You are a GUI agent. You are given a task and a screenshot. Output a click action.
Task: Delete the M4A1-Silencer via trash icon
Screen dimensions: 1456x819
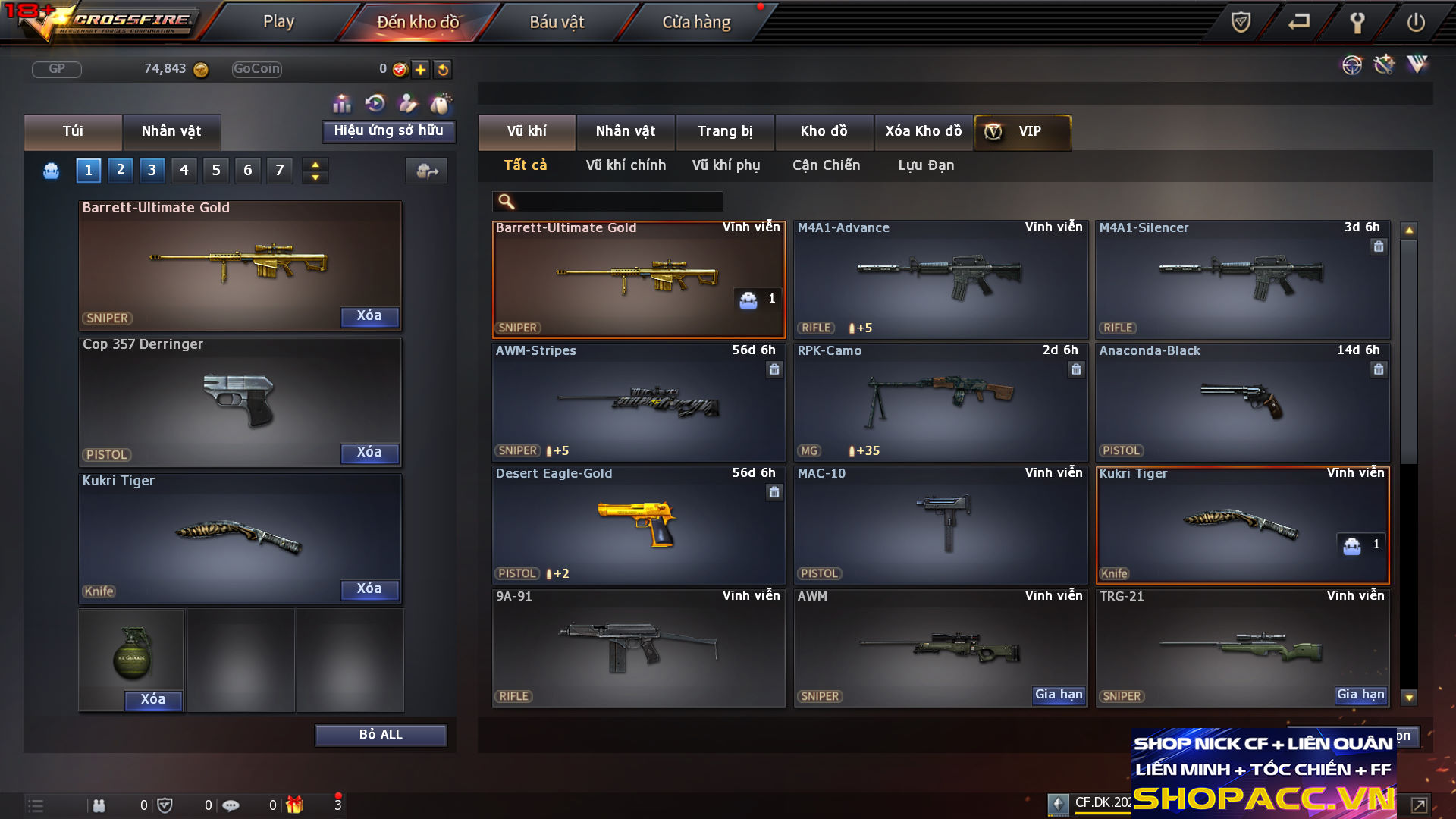pyautogui.click(x=1379, y=246)
